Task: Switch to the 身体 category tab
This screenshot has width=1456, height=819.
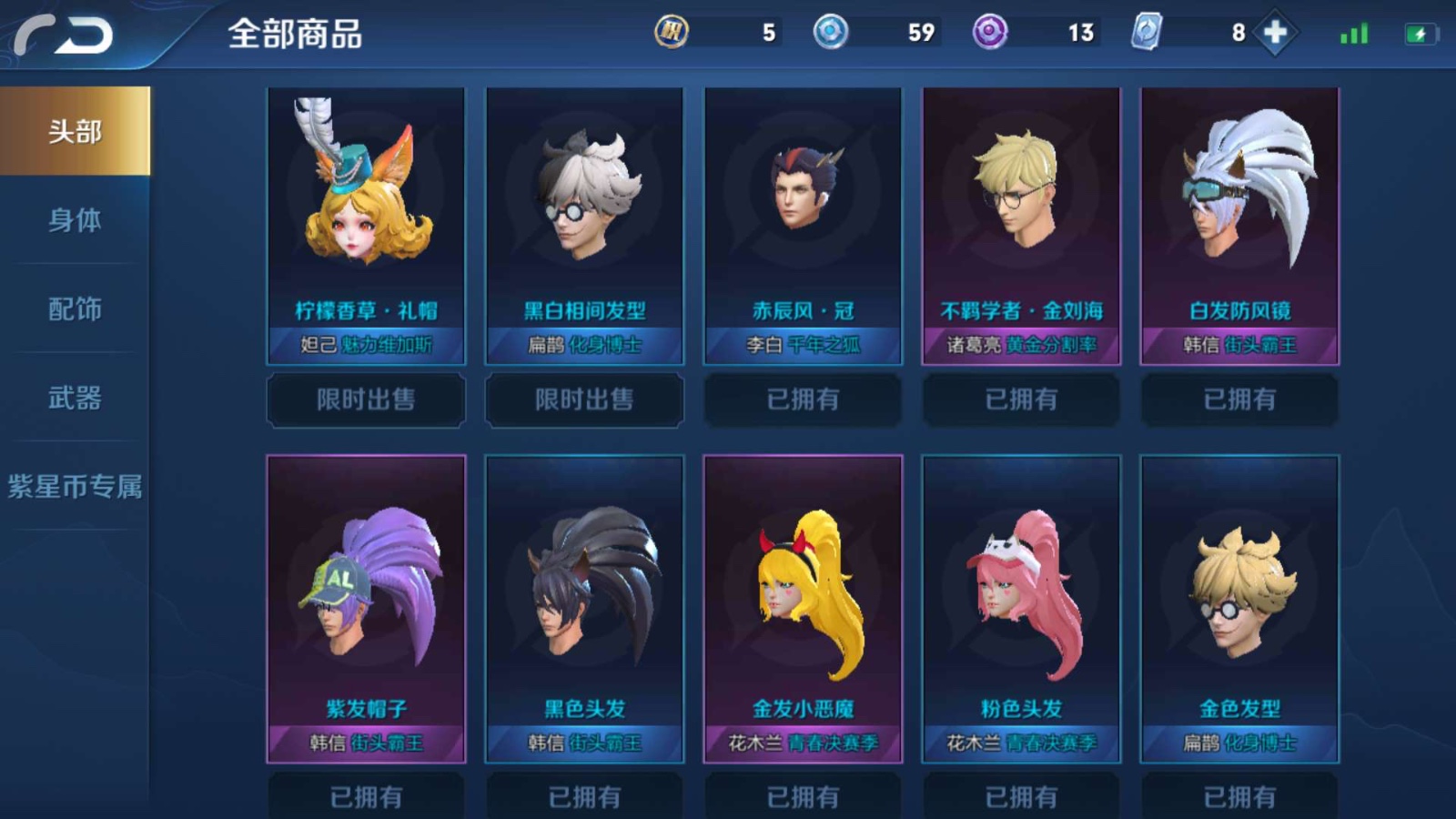Action: (73, 220)
